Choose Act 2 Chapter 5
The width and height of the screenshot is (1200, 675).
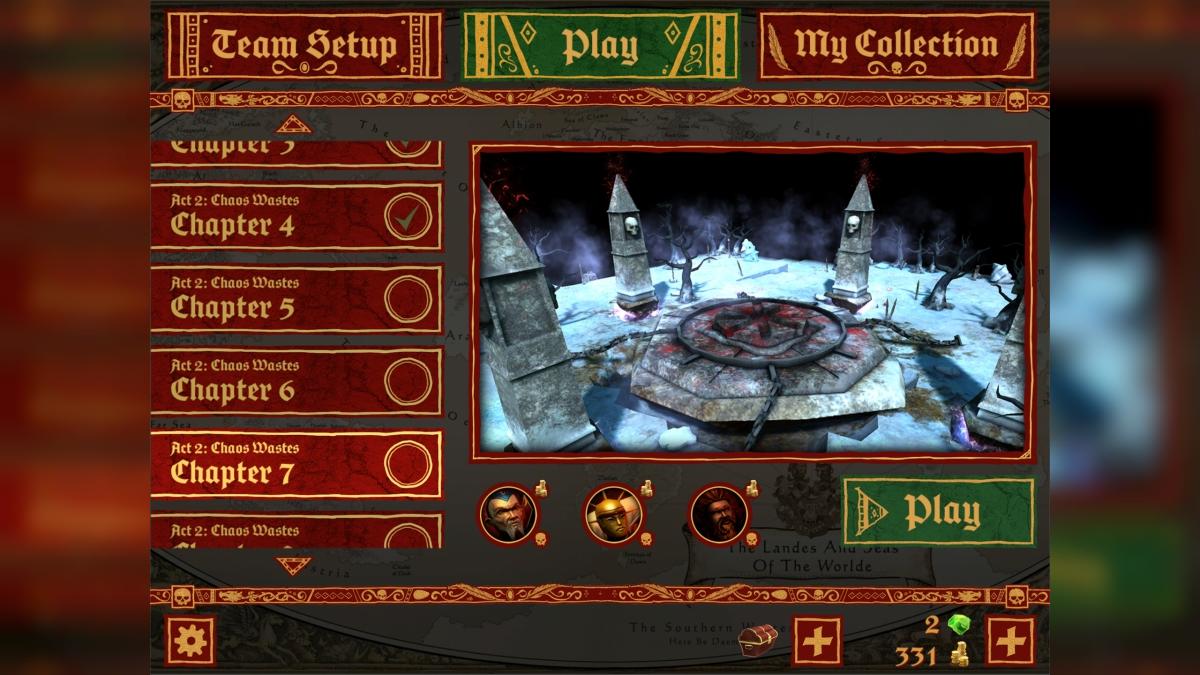(x=296, y=299)
